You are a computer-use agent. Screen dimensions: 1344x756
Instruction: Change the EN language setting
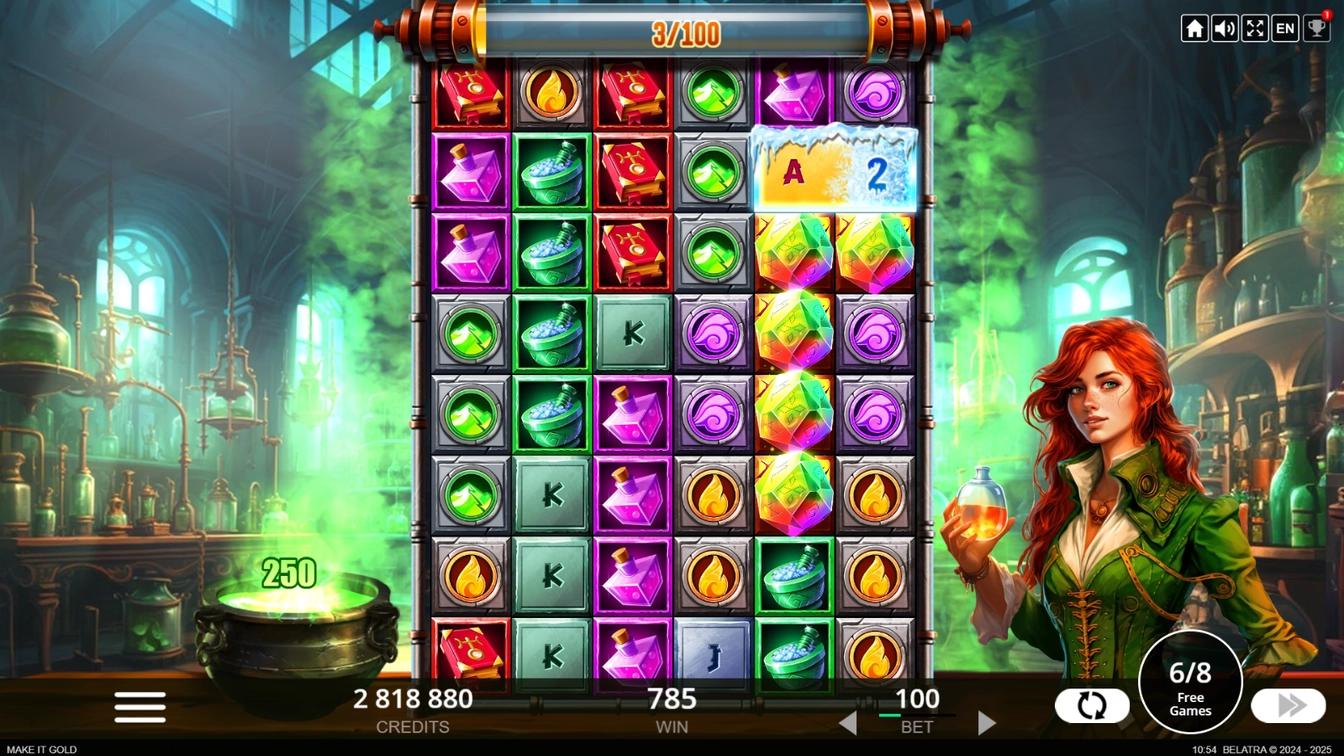coord(1285,28)
